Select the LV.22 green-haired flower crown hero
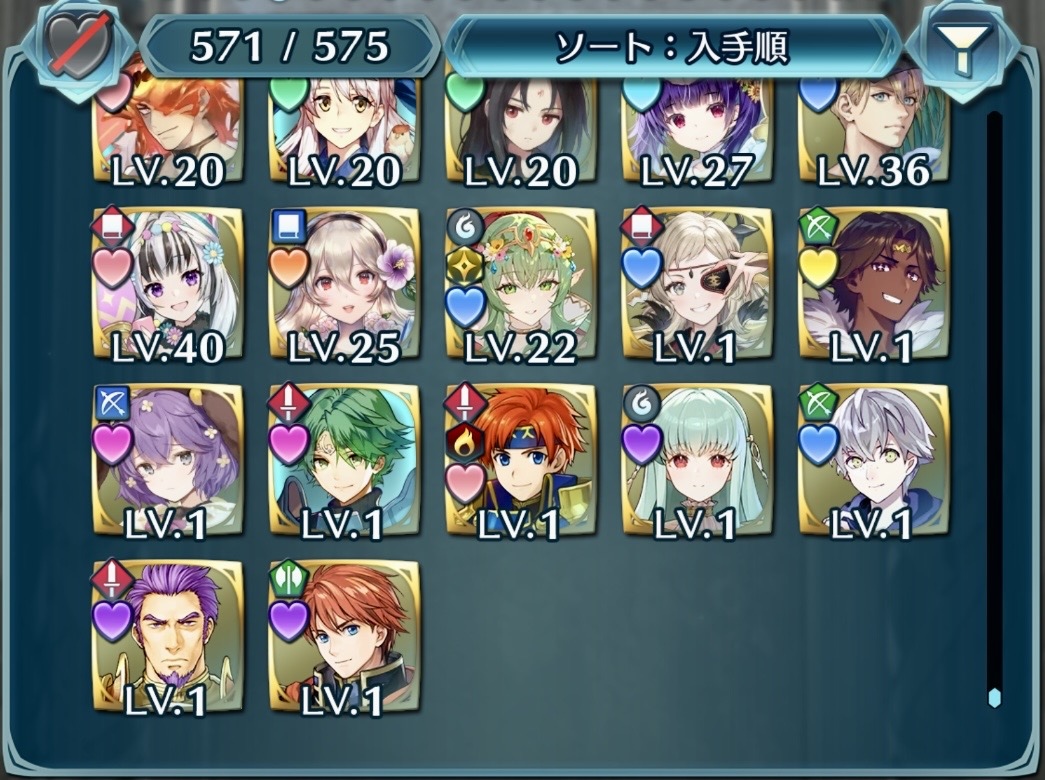Viewport: 1045px width, 780px height. pos(520,284)
